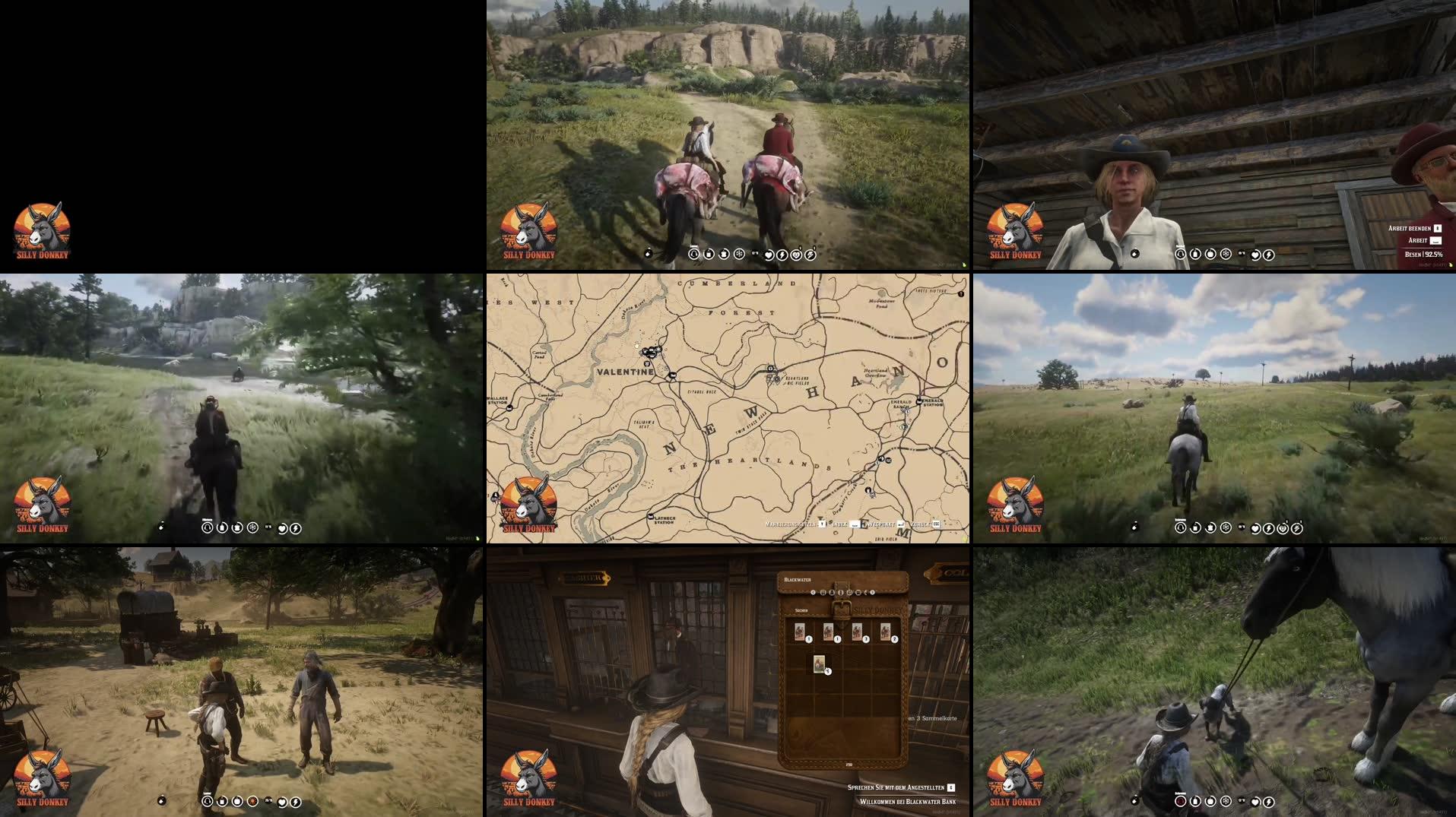Image resolution: width=1456 pixels, height=817 pixels.
Task: Switch to the Suchen tab in the card inventory
Action: 802,610
